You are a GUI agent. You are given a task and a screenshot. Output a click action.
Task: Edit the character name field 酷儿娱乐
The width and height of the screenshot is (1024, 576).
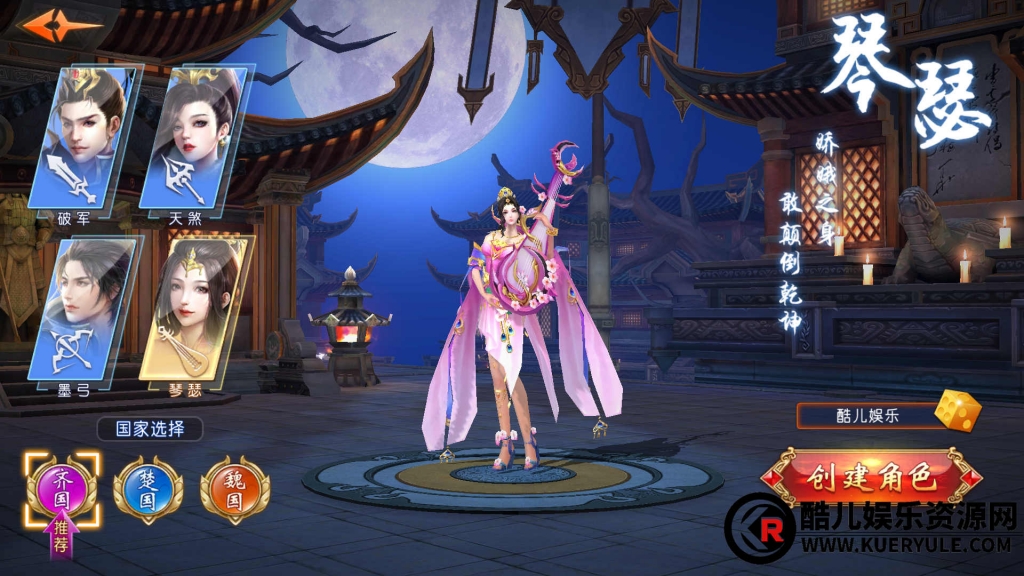pyautogui.click(x=866, y=415)
